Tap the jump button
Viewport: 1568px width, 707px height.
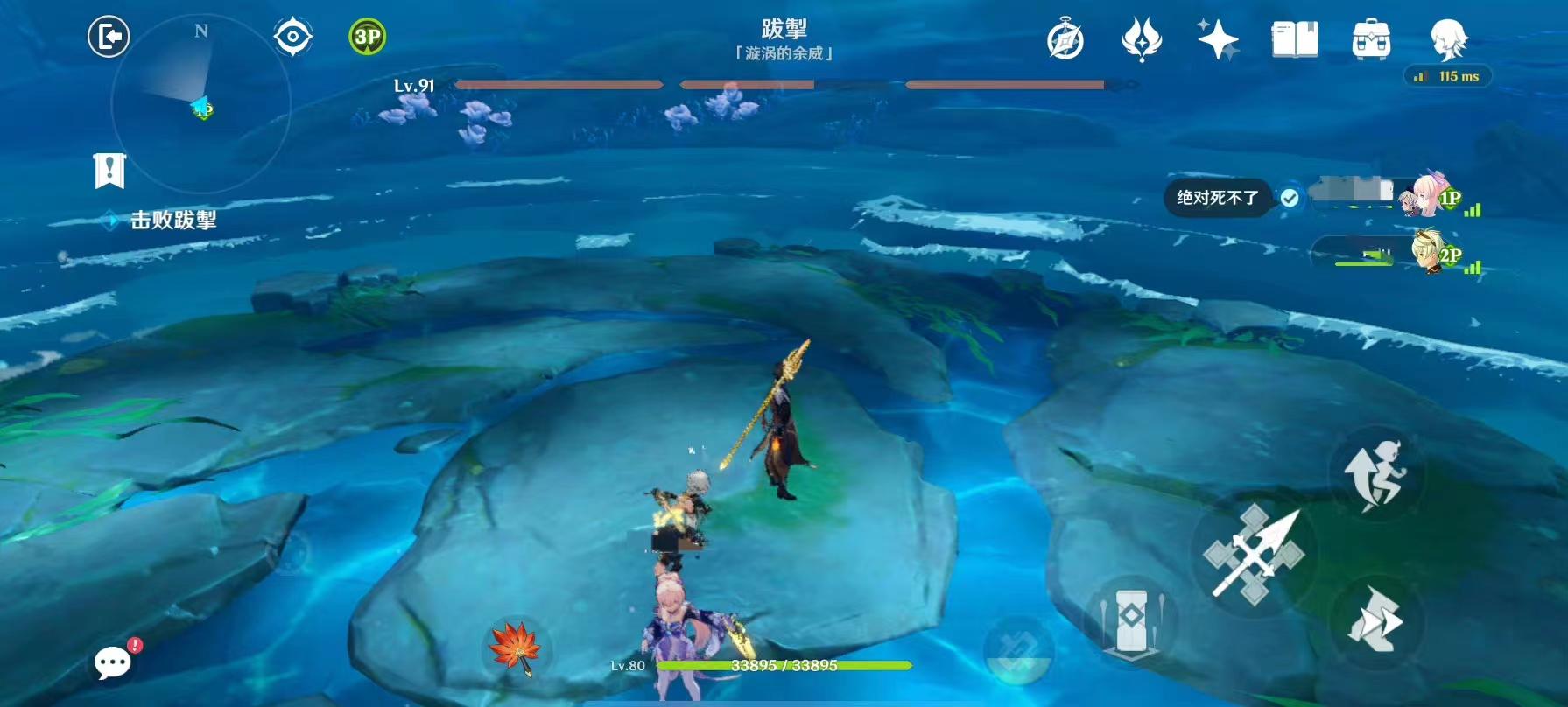1375,474
